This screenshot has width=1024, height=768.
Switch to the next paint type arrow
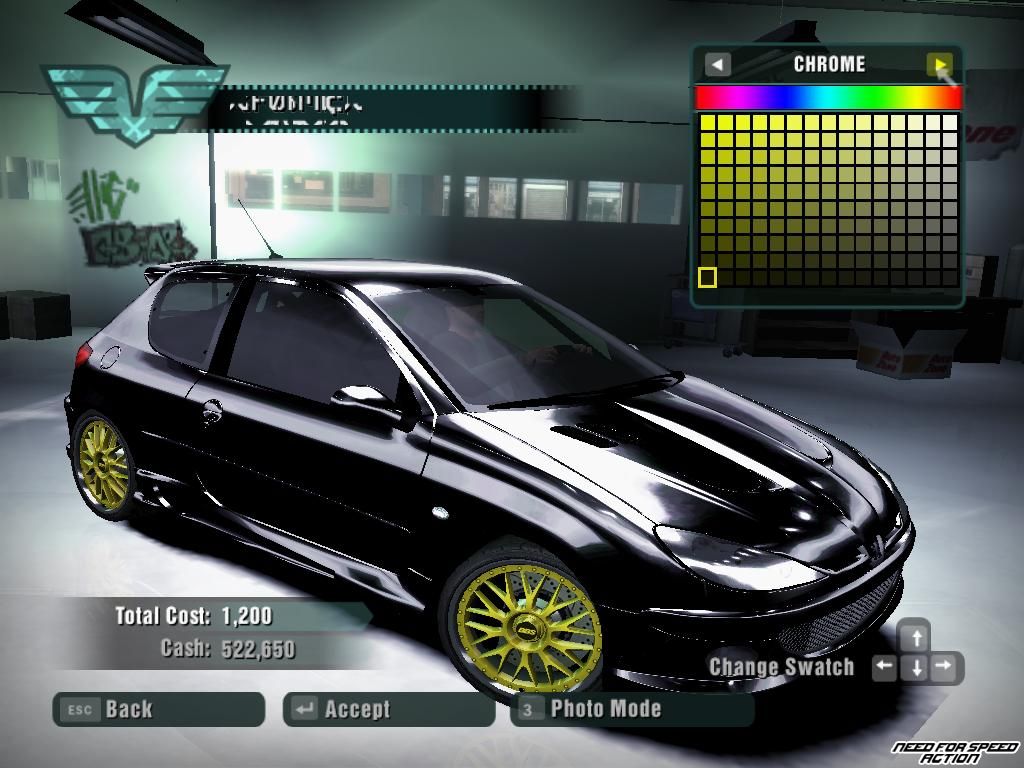point(939,65)
